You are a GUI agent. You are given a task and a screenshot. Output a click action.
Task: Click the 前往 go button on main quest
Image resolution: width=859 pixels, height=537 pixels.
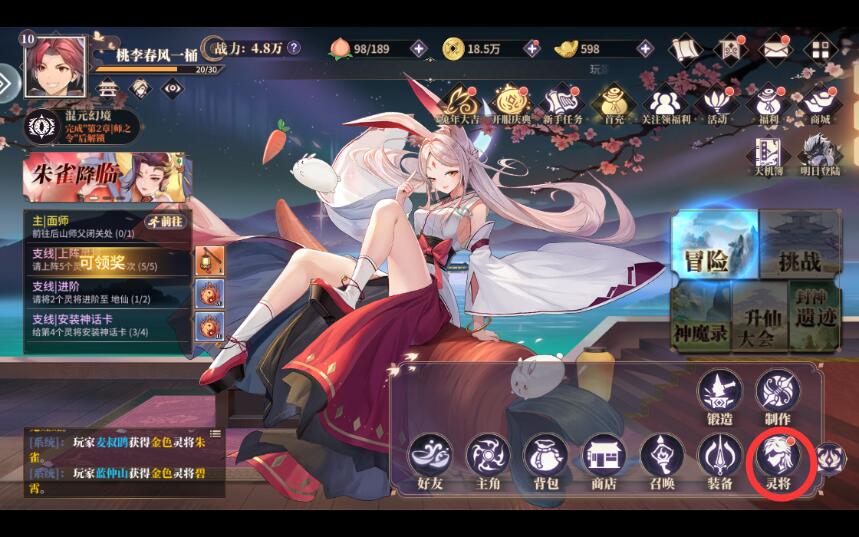point(165,221)
